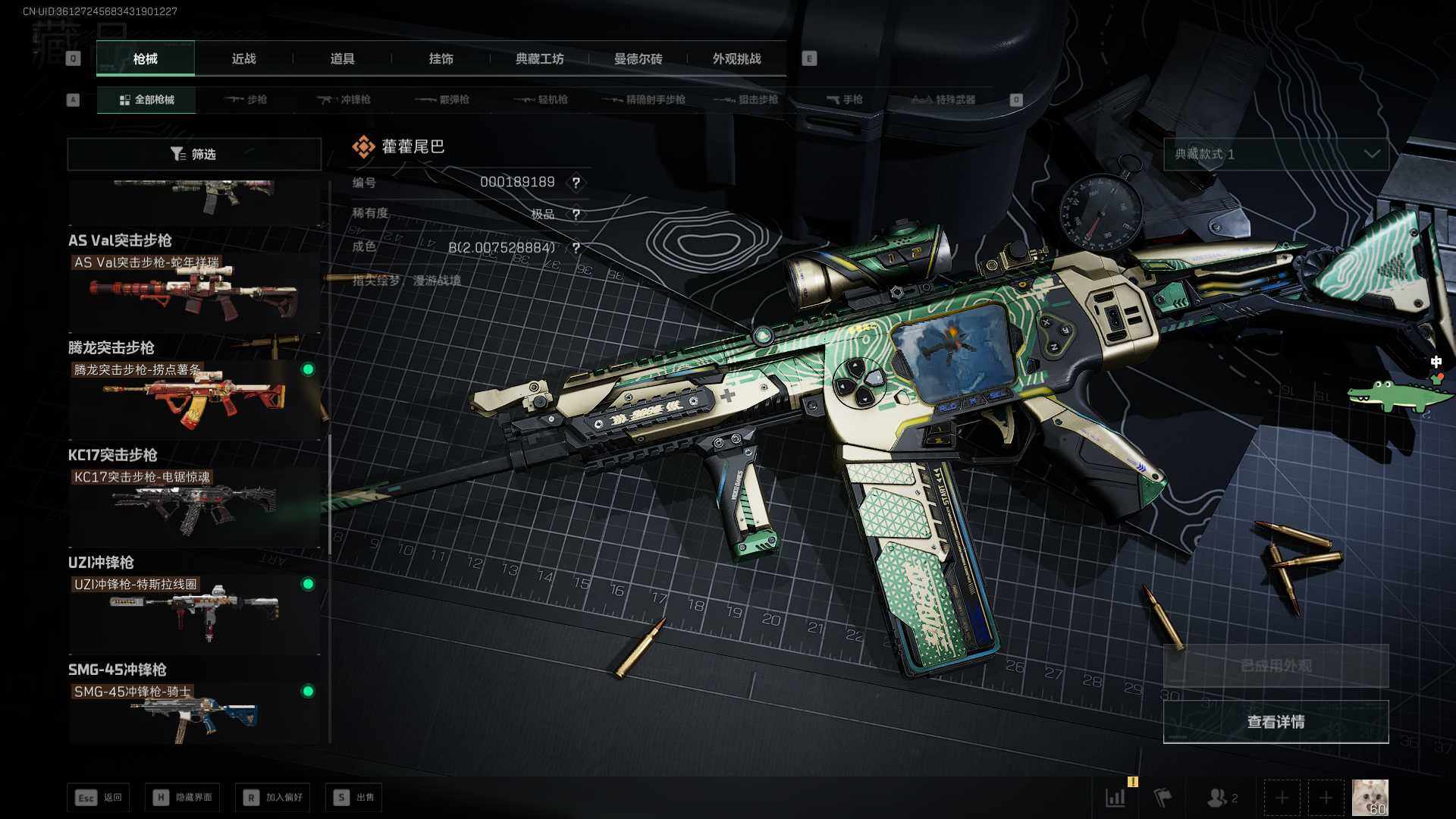This screenshot has width=1456, height=819.
Task: Open the 筛选 filter button
Action: tap(194, 154)
